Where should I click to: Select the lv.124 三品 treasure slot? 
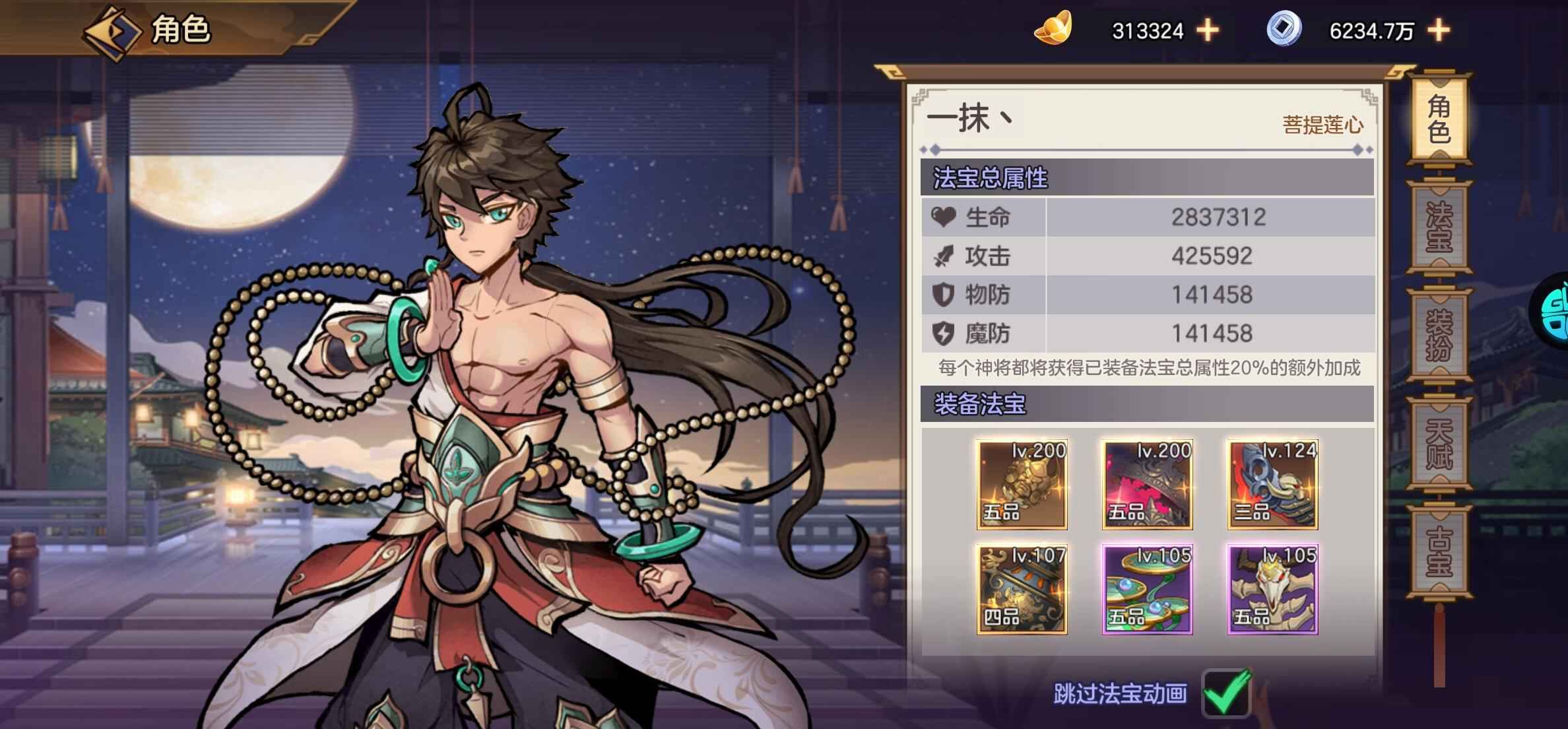tap(1272, 485)
